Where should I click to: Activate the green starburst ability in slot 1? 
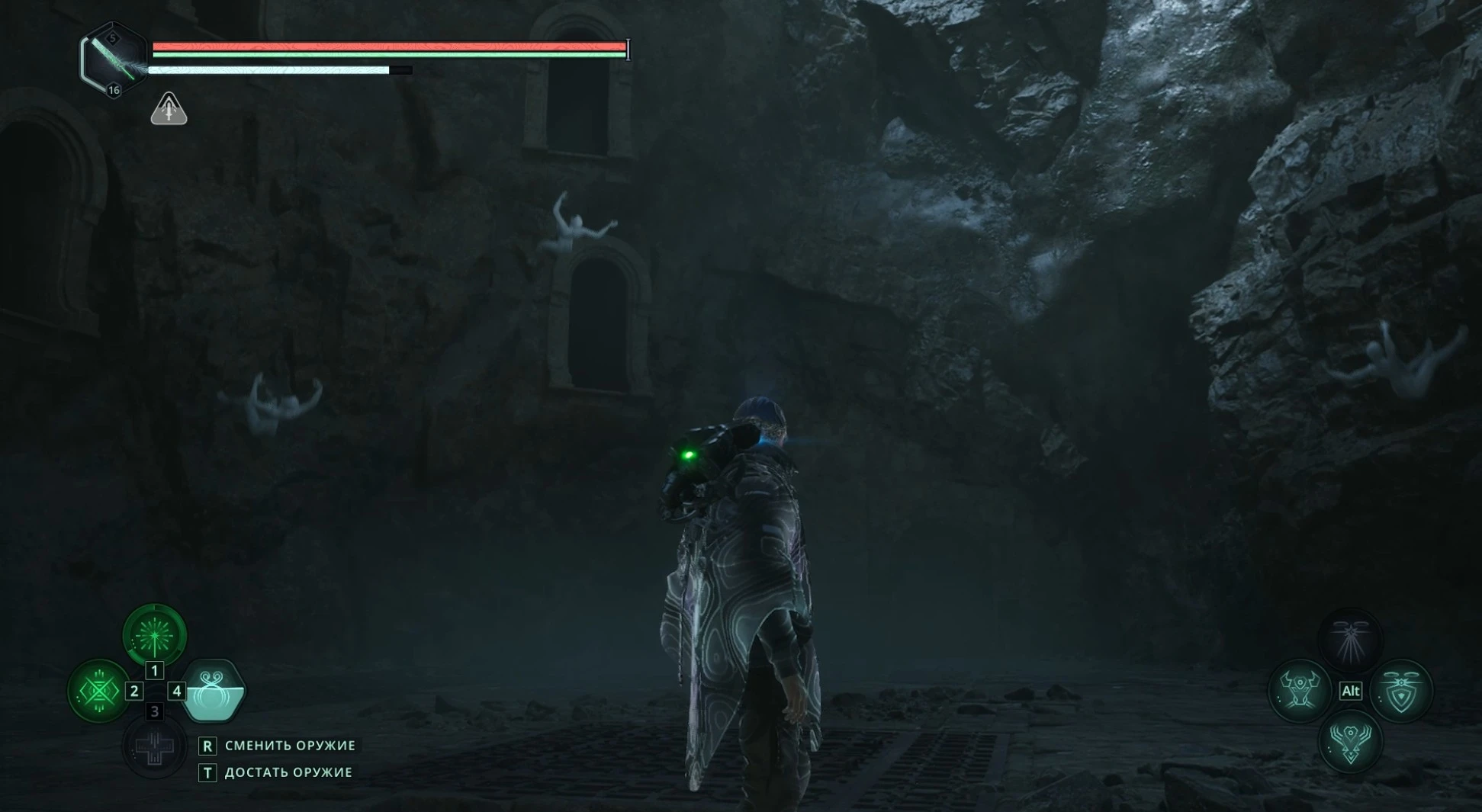pos(155,634)
